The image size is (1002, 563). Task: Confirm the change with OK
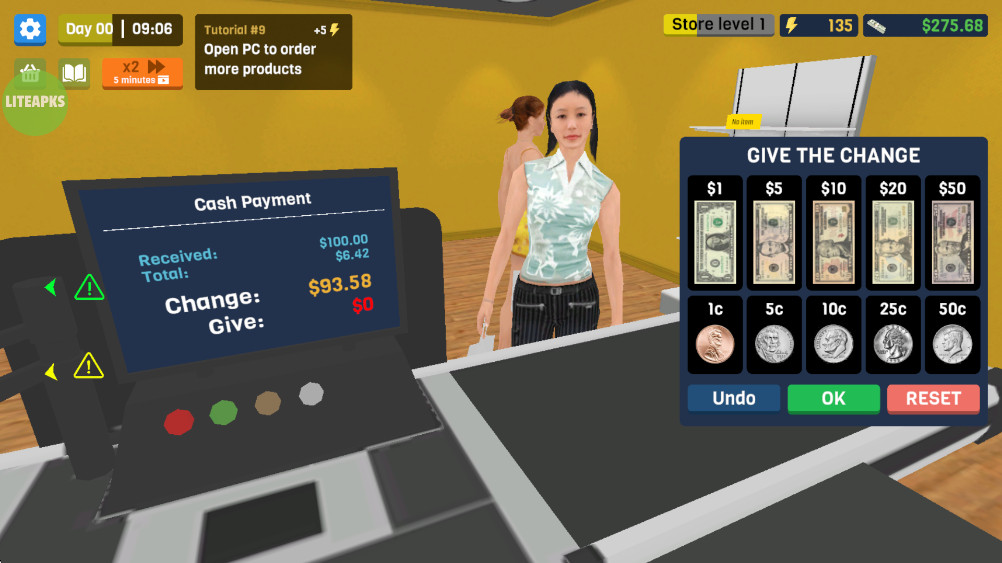point(833,398)
